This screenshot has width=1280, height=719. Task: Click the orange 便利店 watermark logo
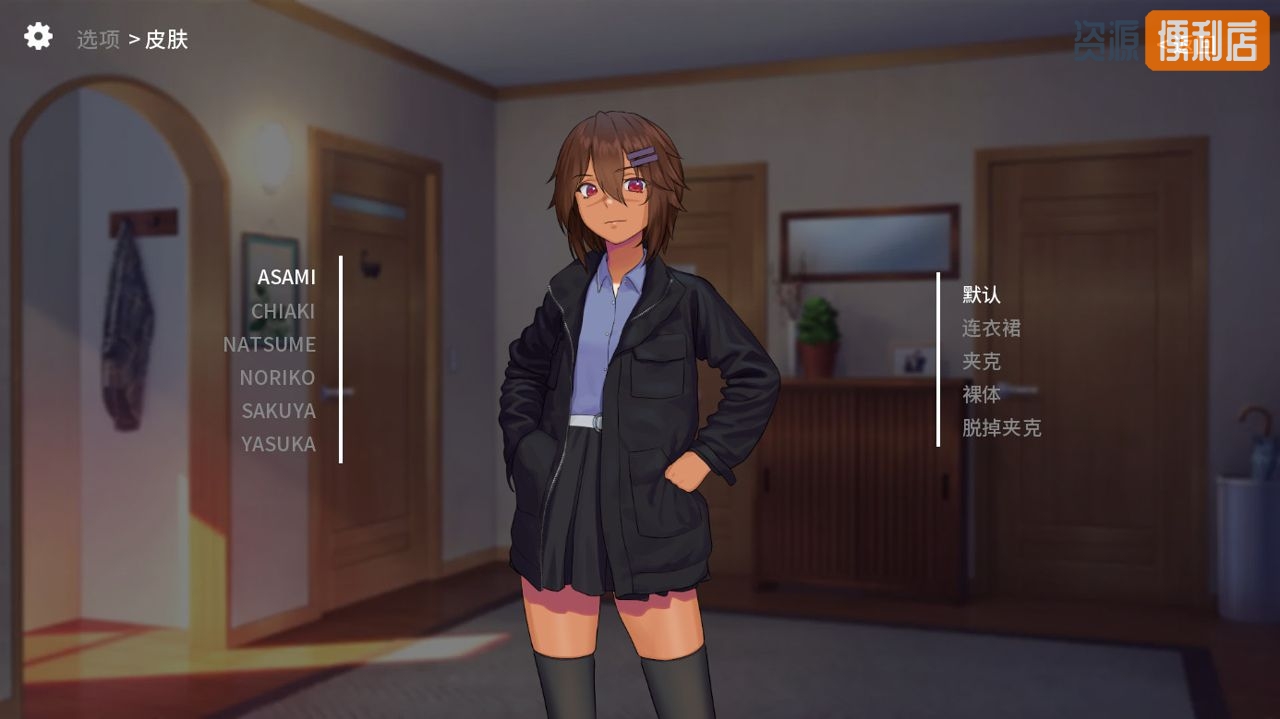[x=1207, y=41]
